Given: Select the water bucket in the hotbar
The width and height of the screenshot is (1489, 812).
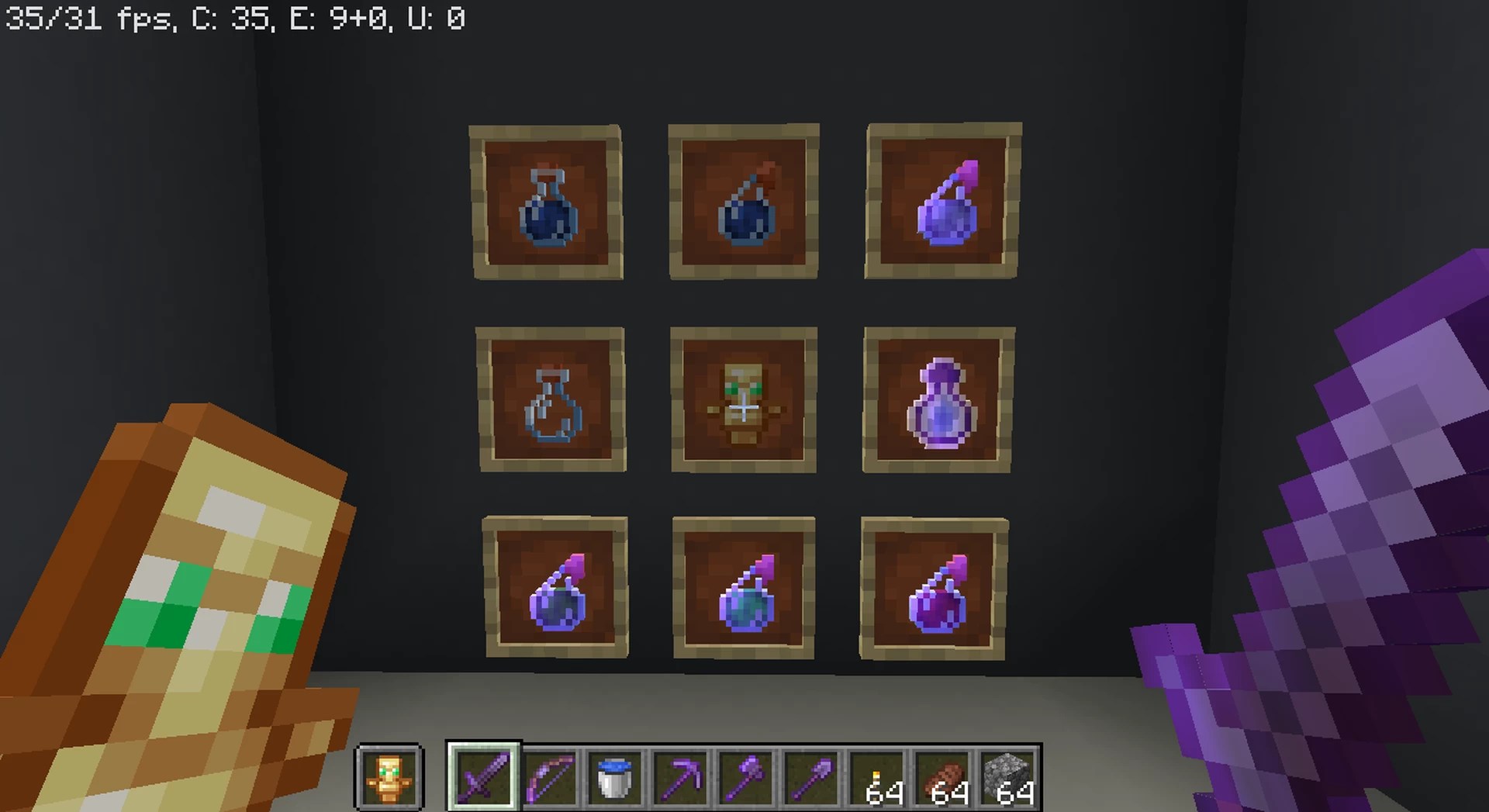Looking at the screenshot, I should click(613, 779).
